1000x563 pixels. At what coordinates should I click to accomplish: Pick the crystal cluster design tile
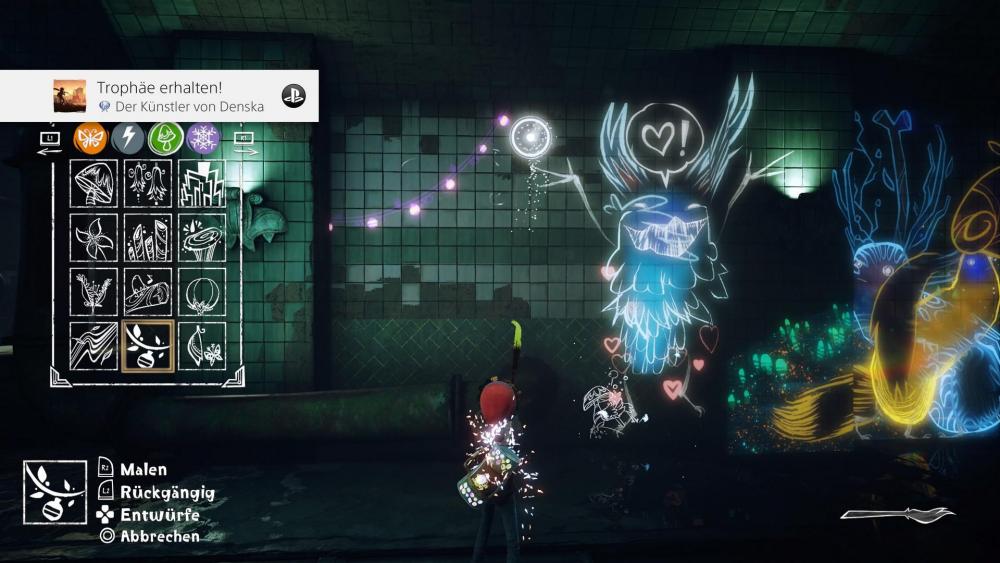click(201, 183)
